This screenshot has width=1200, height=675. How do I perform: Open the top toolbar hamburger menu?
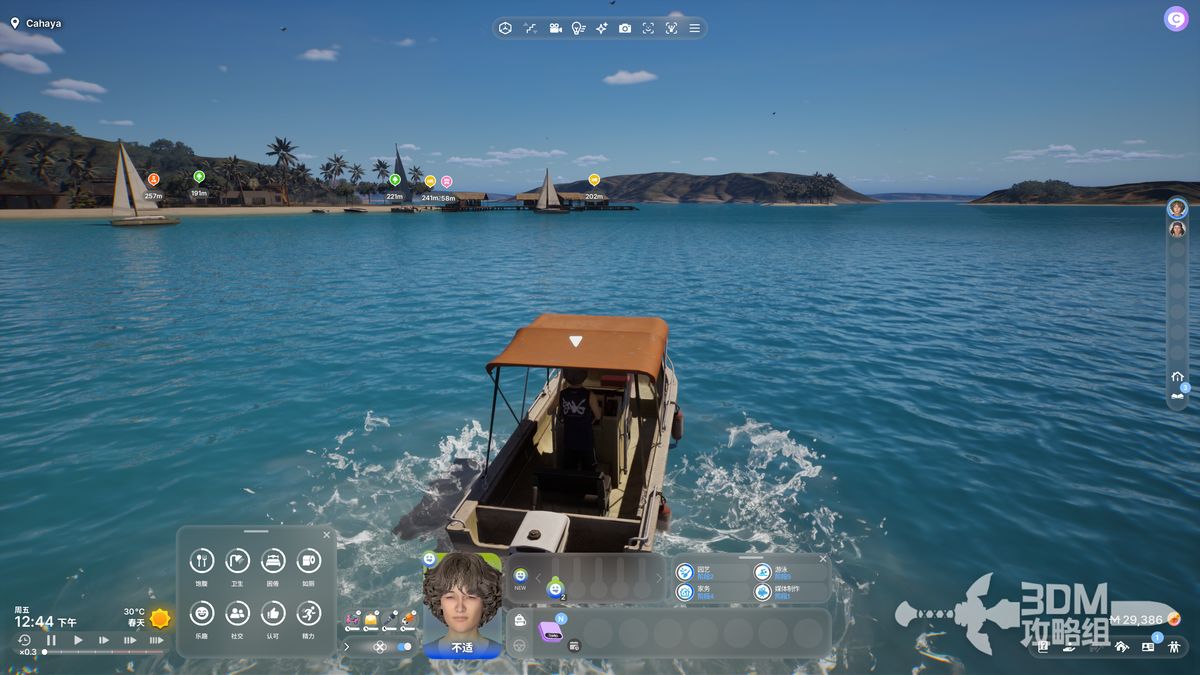(x=695, y=28)
